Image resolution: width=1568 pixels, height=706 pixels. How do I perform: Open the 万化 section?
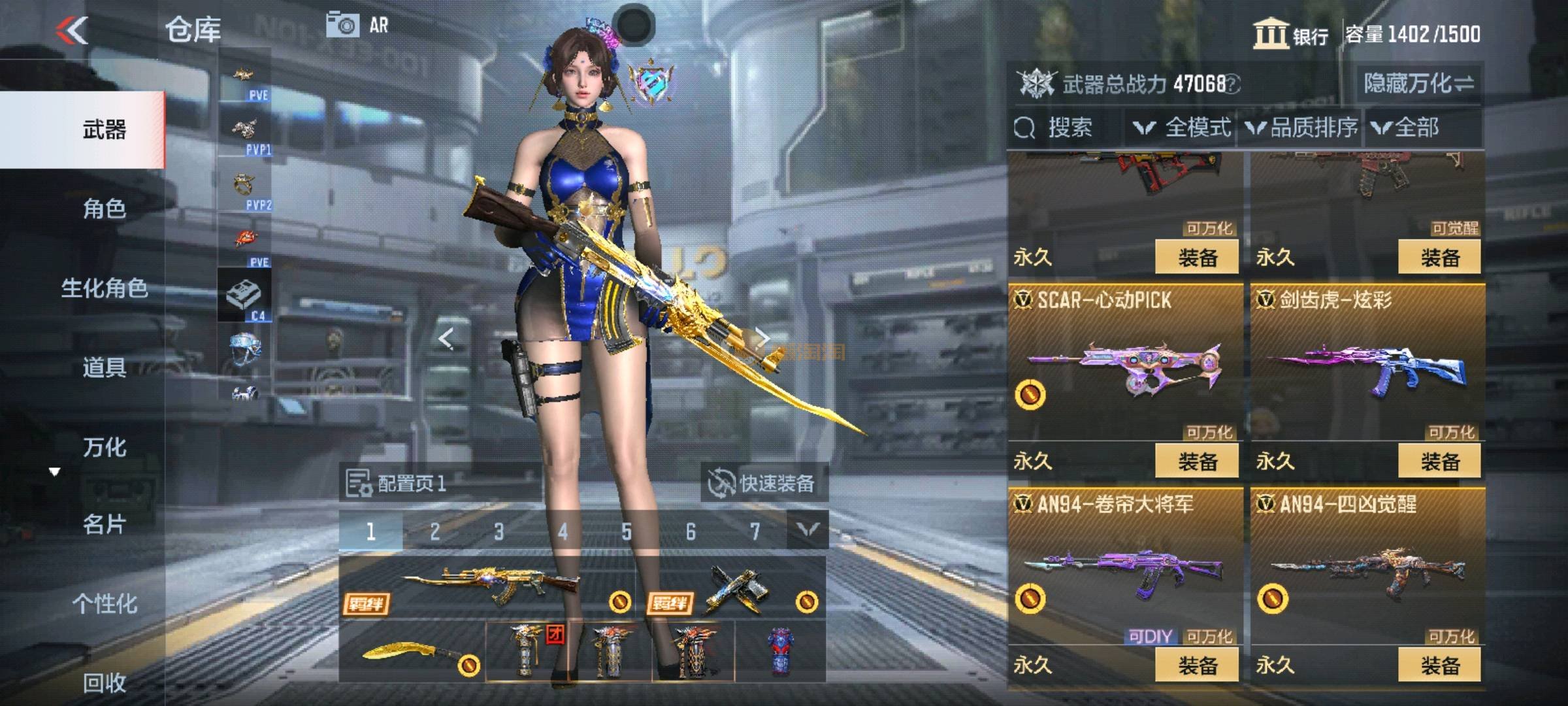[x=105, y=447]
